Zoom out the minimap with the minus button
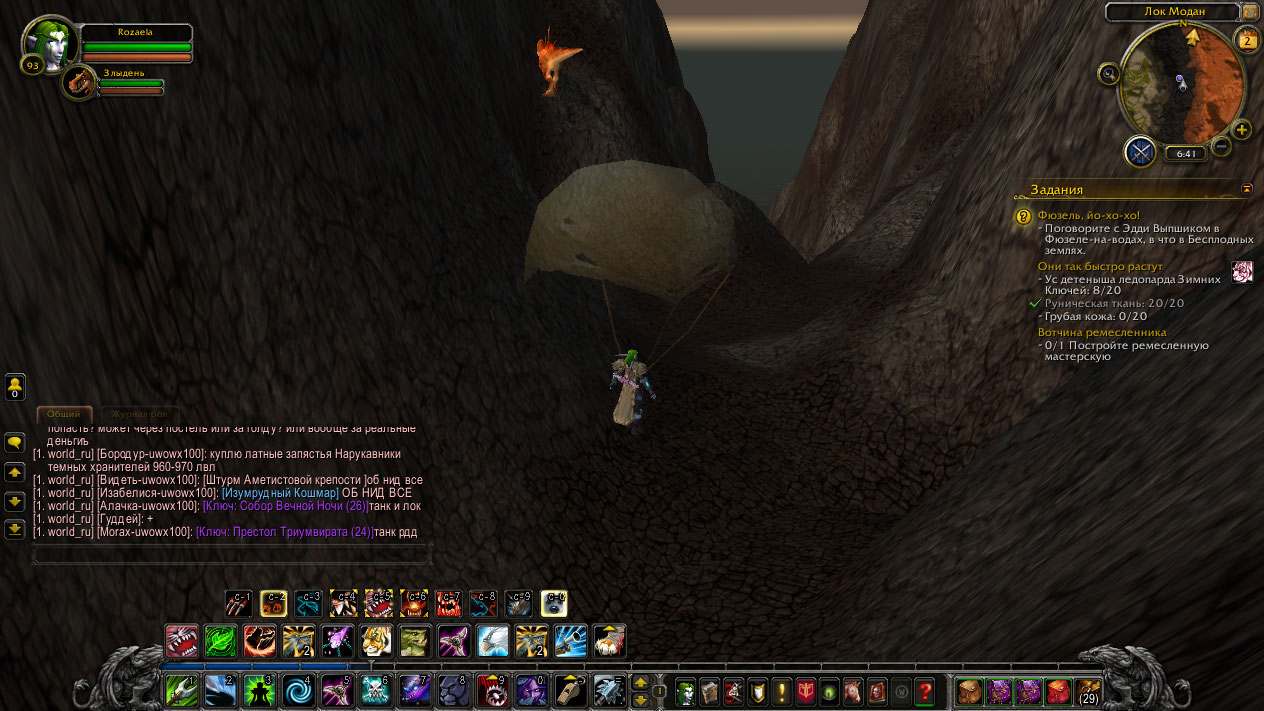 [x=1220, y=146]
